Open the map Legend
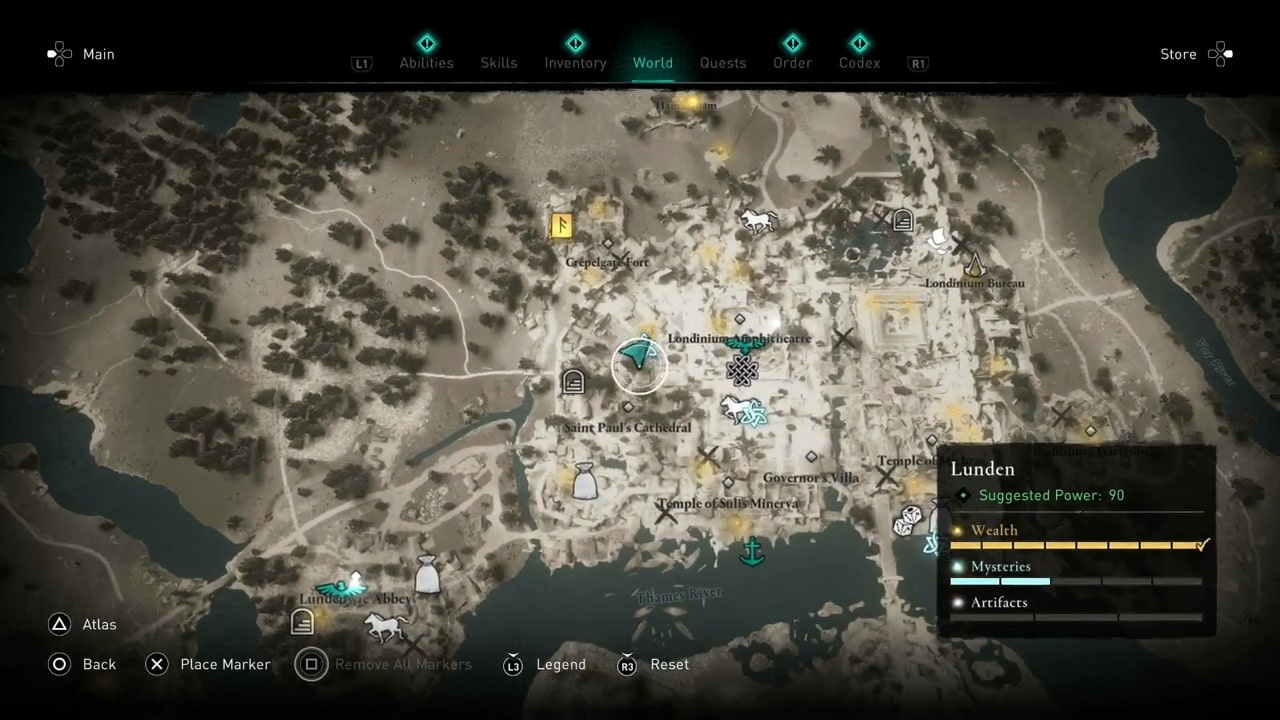 point(561,664)
